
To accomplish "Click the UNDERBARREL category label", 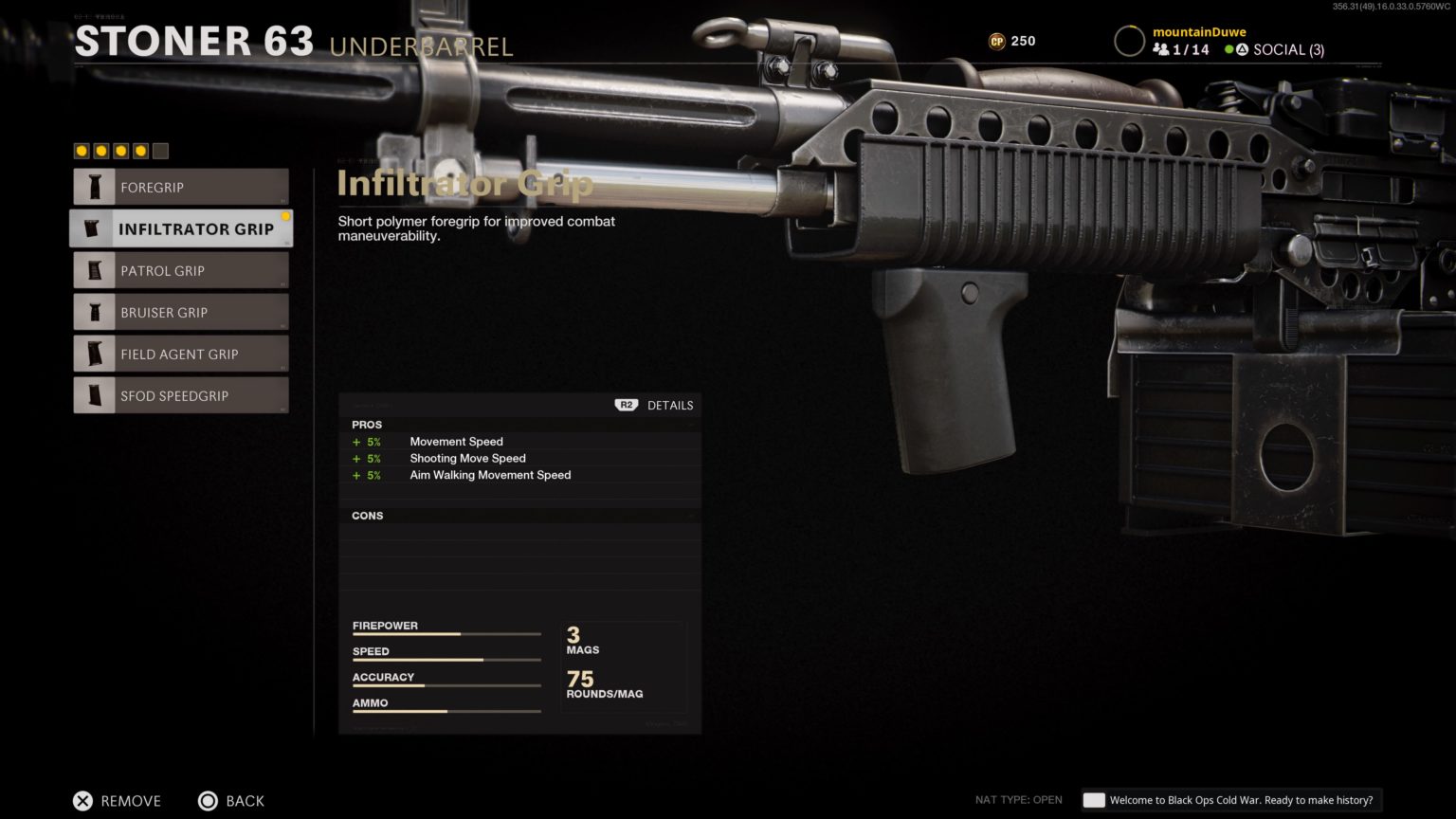I will click(x=422, y=45).
